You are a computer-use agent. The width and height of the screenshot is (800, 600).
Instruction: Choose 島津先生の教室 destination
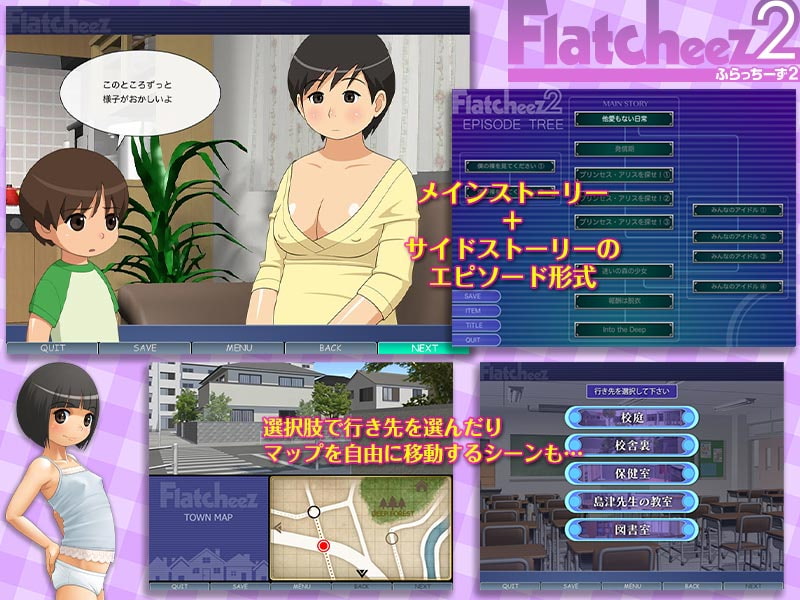(629, 499)
